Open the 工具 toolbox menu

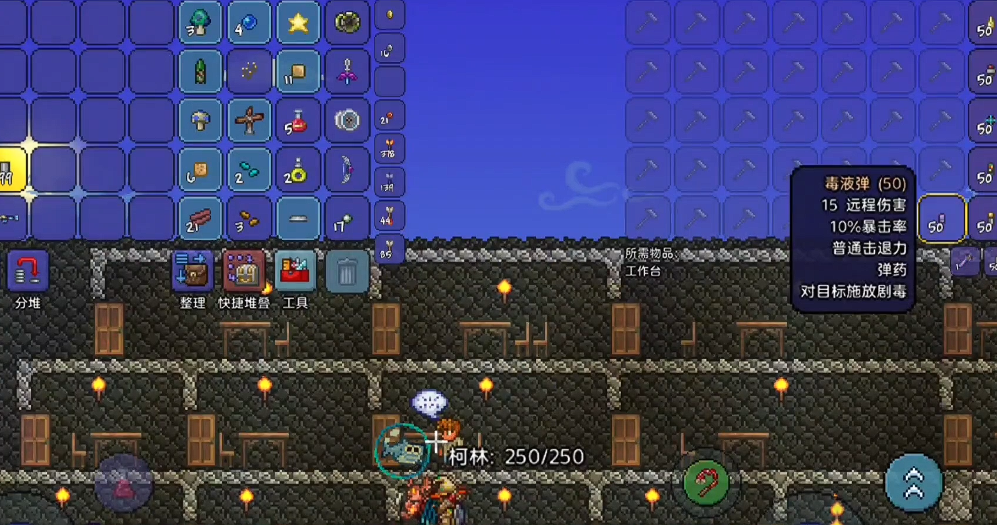click(295, 270)
